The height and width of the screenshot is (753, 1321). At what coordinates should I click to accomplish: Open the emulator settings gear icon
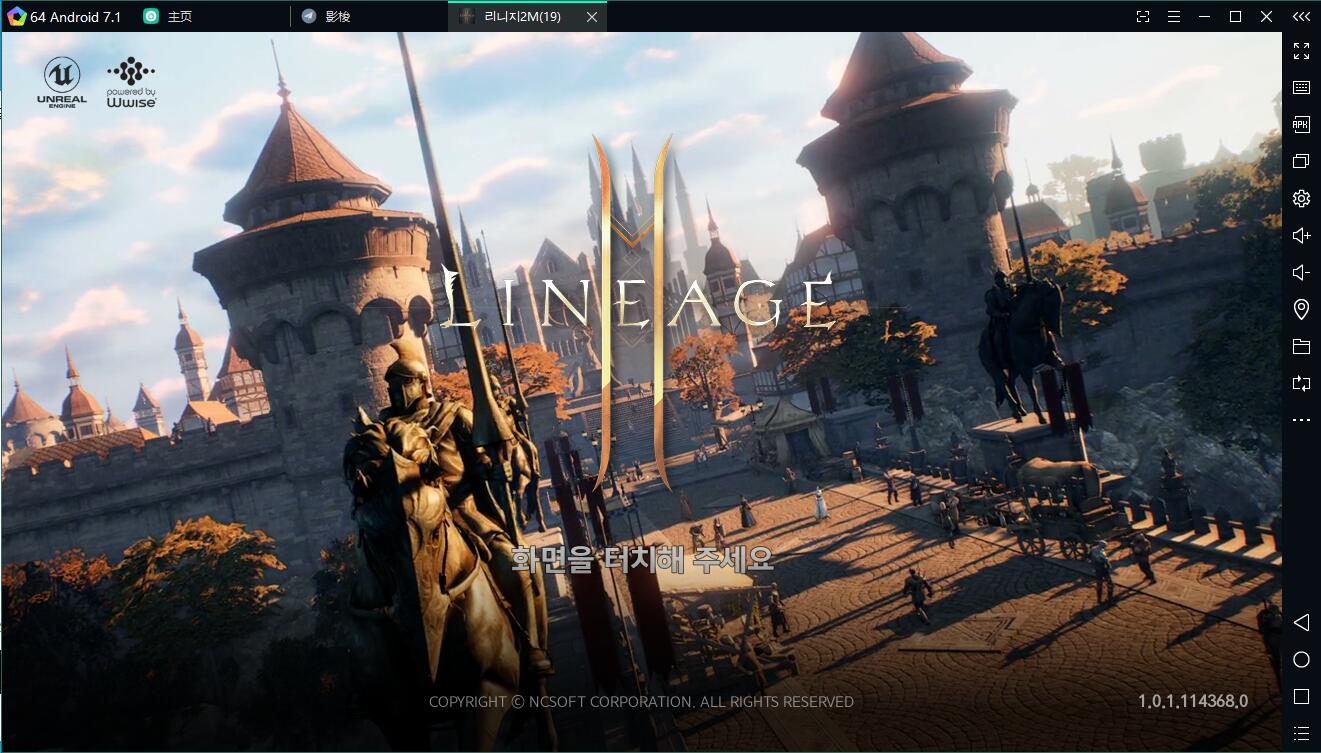pyautogui.click(x=1301, y=198)
